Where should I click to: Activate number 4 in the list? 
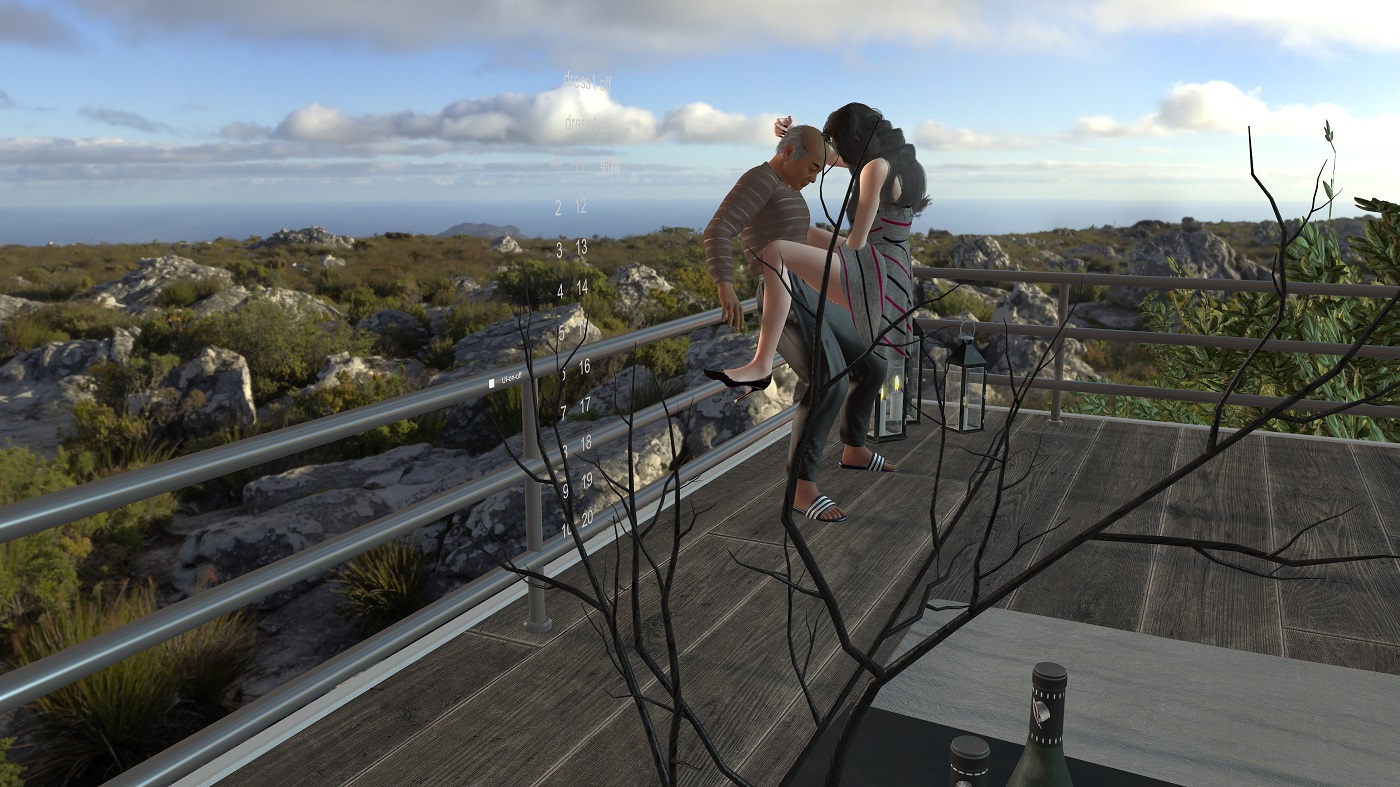coord(560,291)
